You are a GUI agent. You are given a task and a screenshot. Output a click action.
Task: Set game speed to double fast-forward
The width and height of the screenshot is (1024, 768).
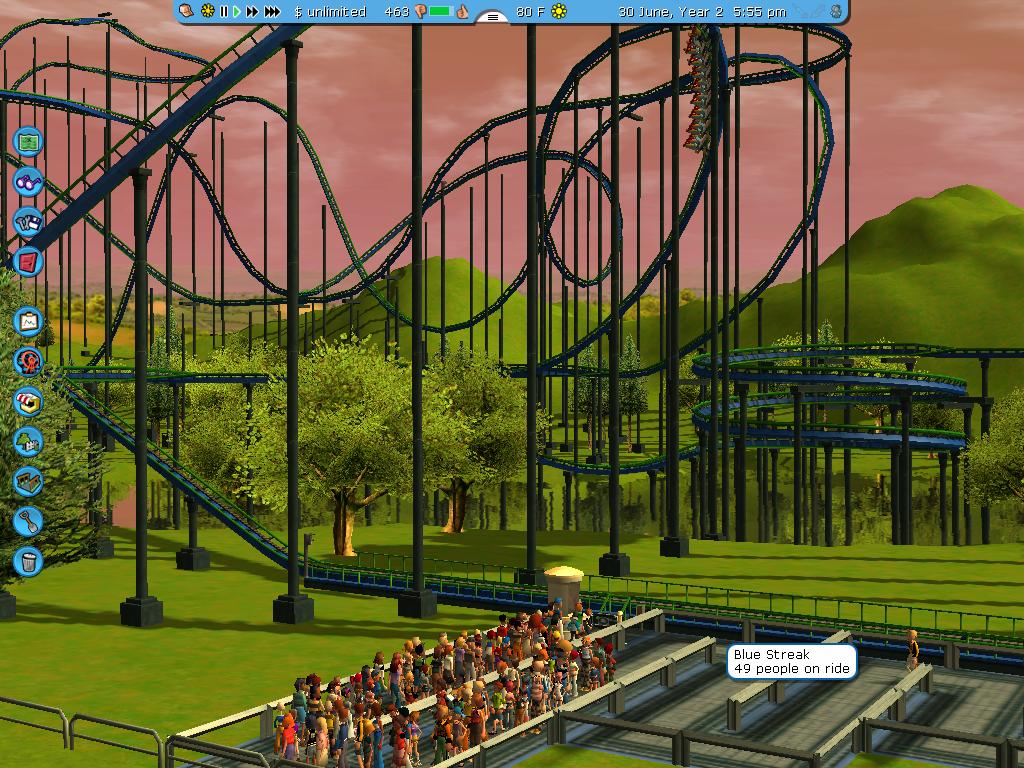252,12
